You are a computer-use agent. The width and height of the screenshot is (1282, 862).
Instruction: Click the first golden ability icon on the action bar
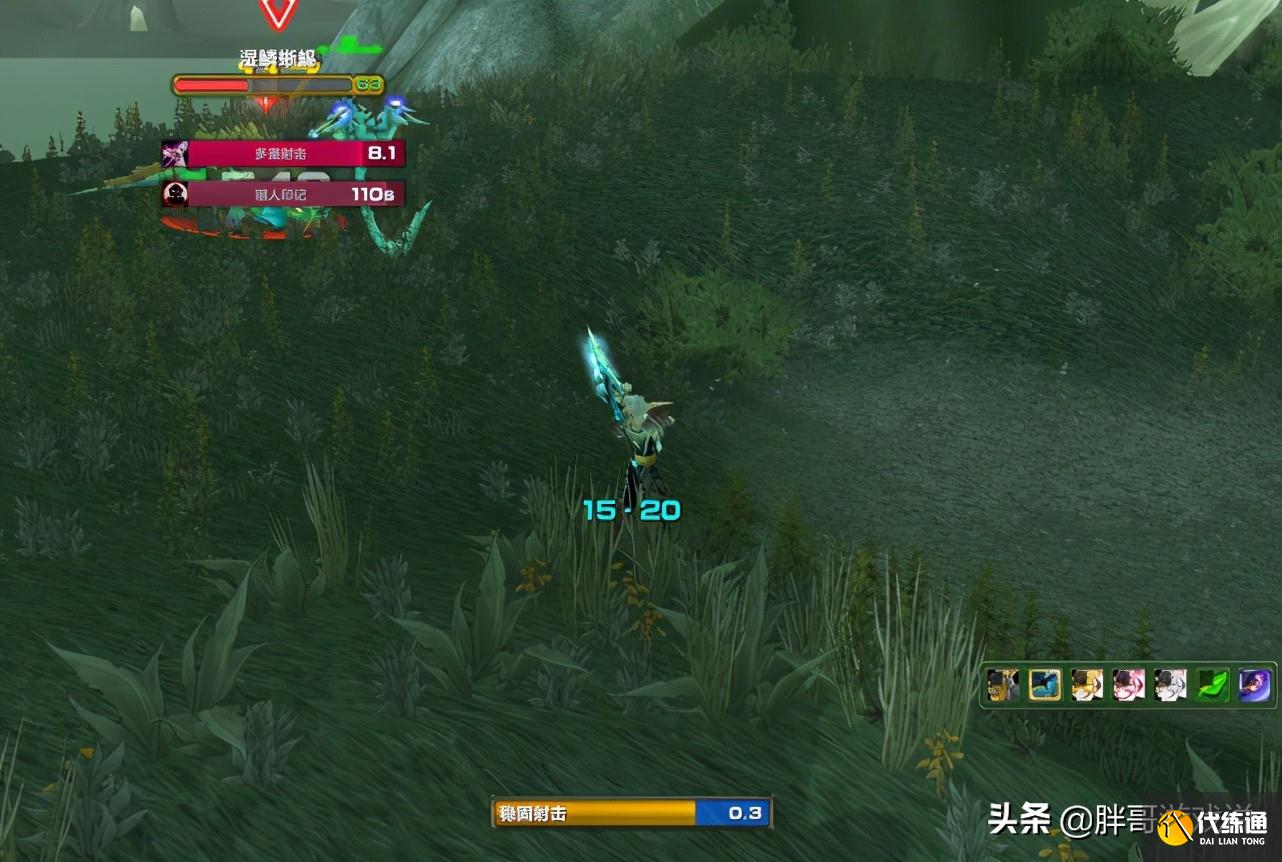click(1003, 686)
